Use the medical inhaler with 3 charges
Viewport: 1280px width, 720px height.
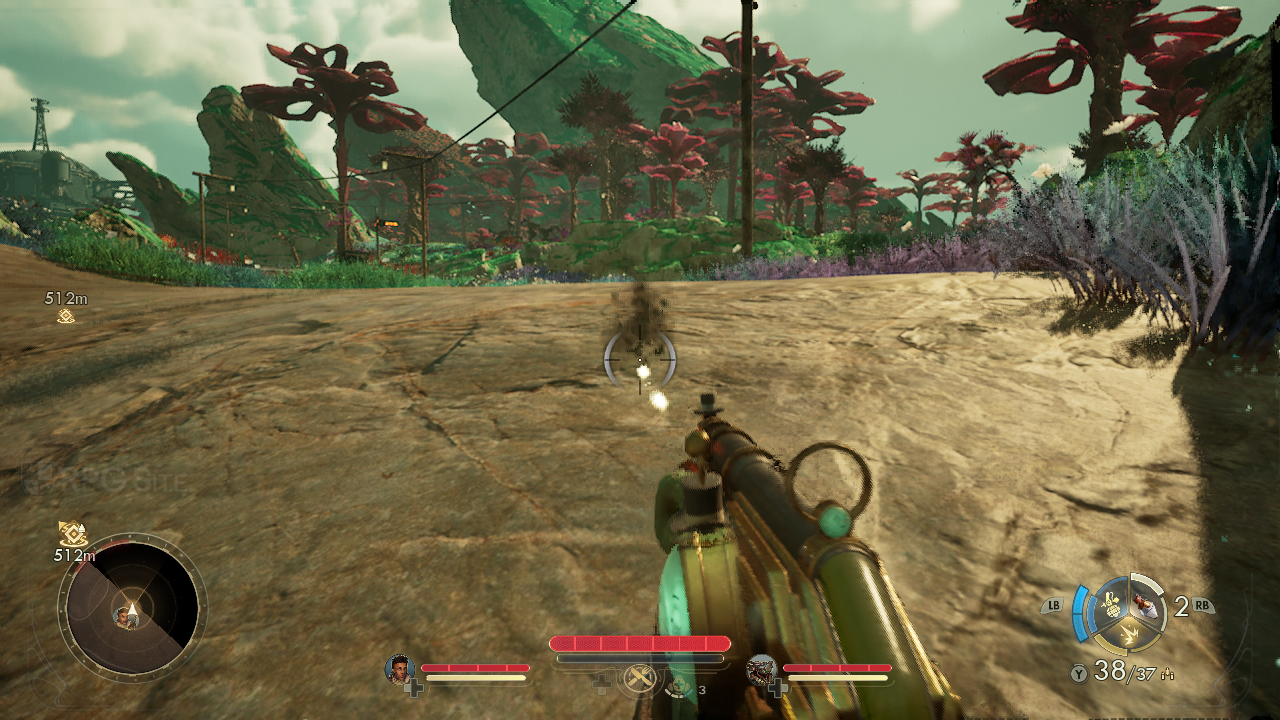coord(677,685)
